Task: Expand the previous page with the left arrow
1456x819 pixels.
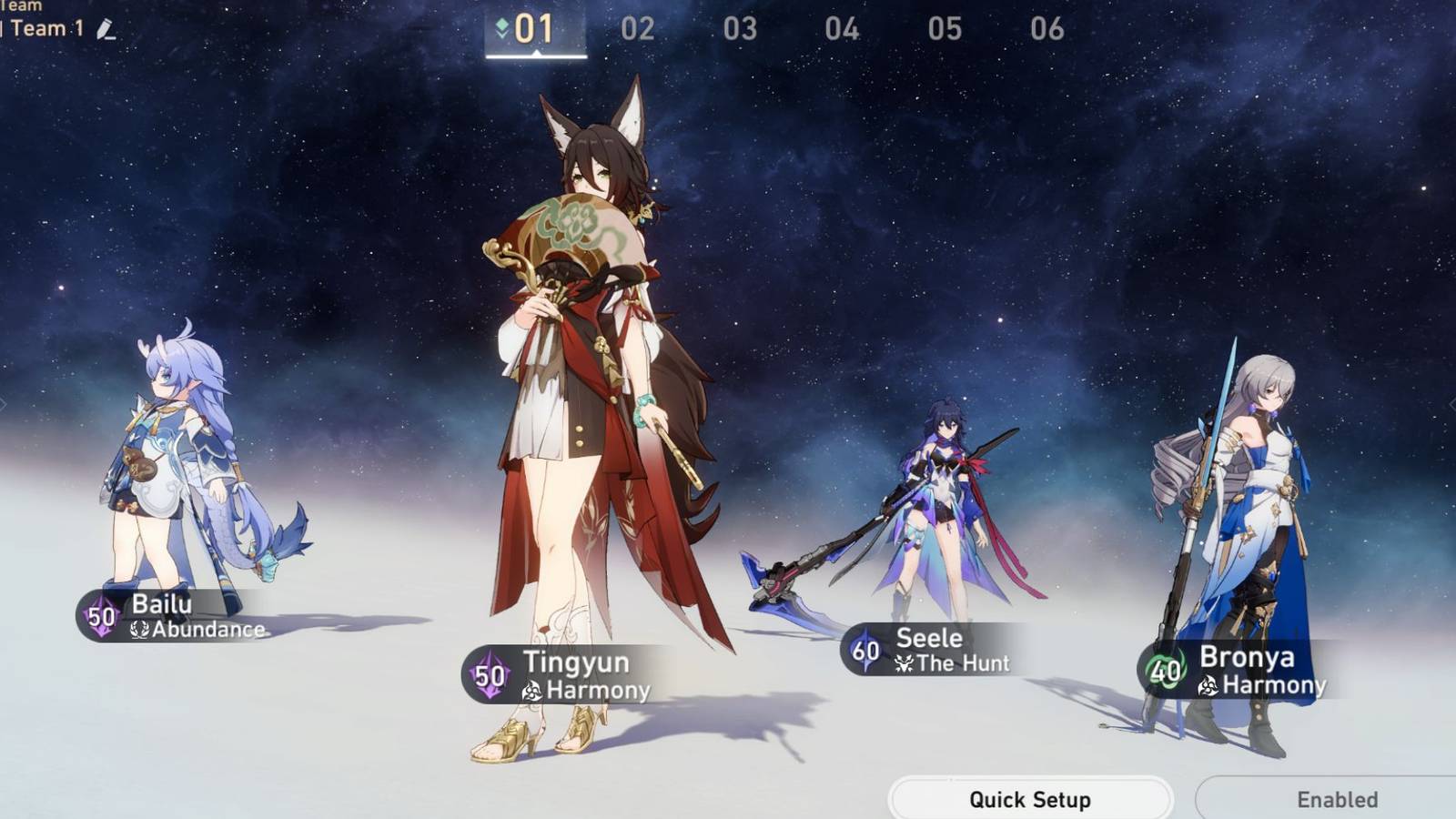Action: 5,400
